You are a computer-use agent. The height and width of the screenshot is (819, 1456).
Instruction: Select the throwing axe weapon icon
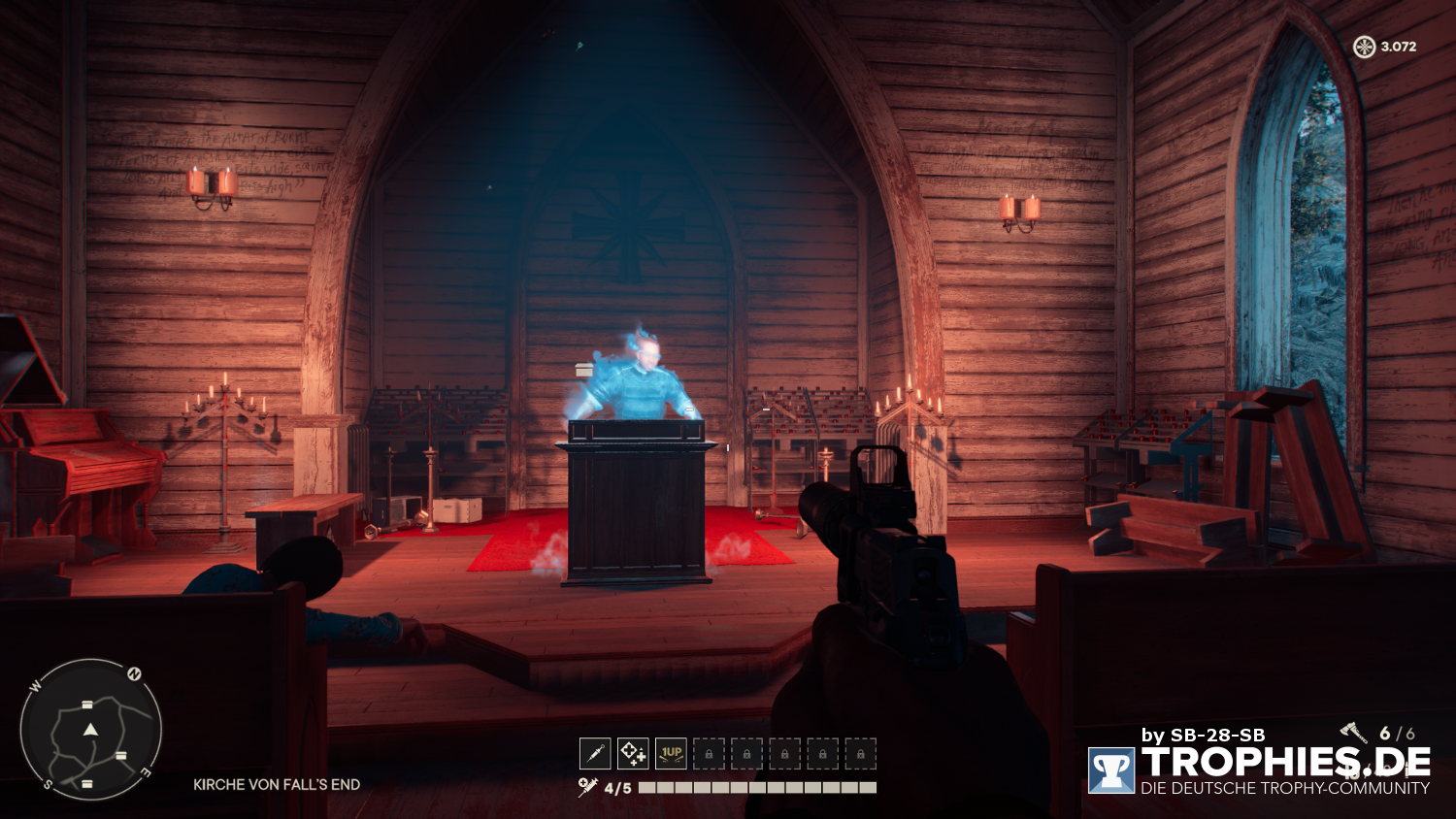click(1354, 733)
